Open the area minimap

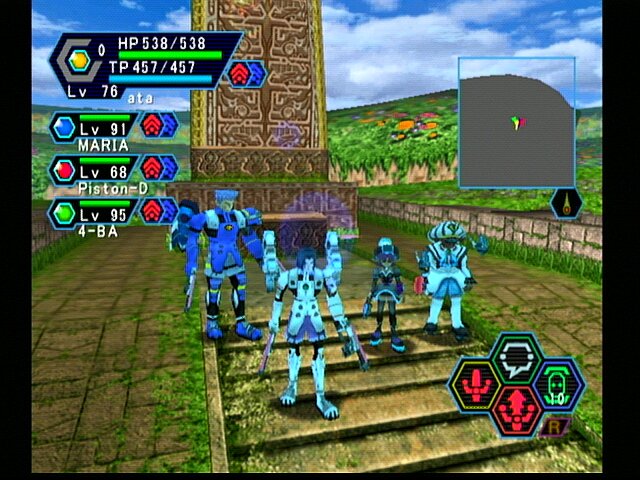click(516, 122)
